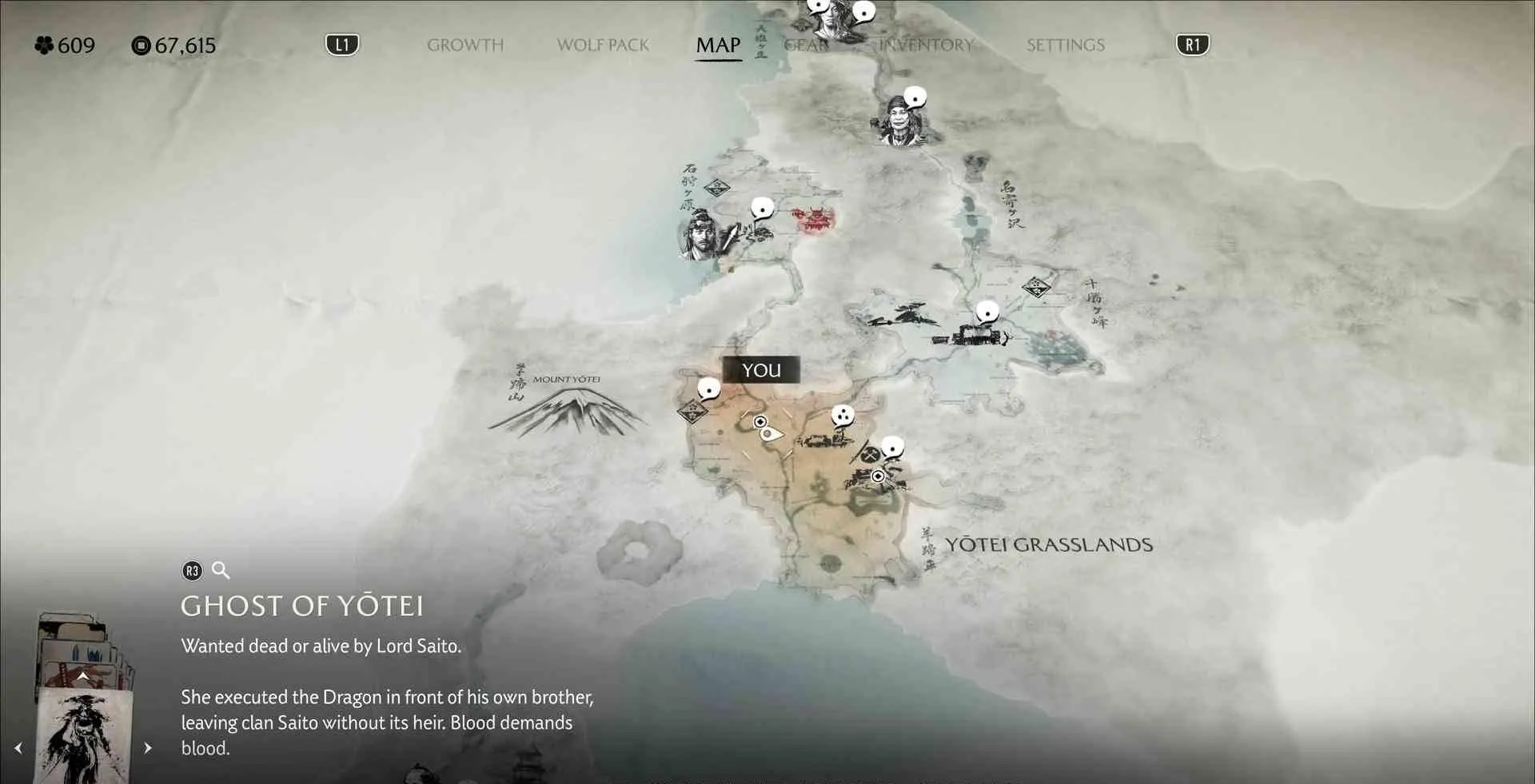Show the next card with the right arrow
This screenshot has width=1535, height=784.
pyautogui.click(x=148, y=748)
